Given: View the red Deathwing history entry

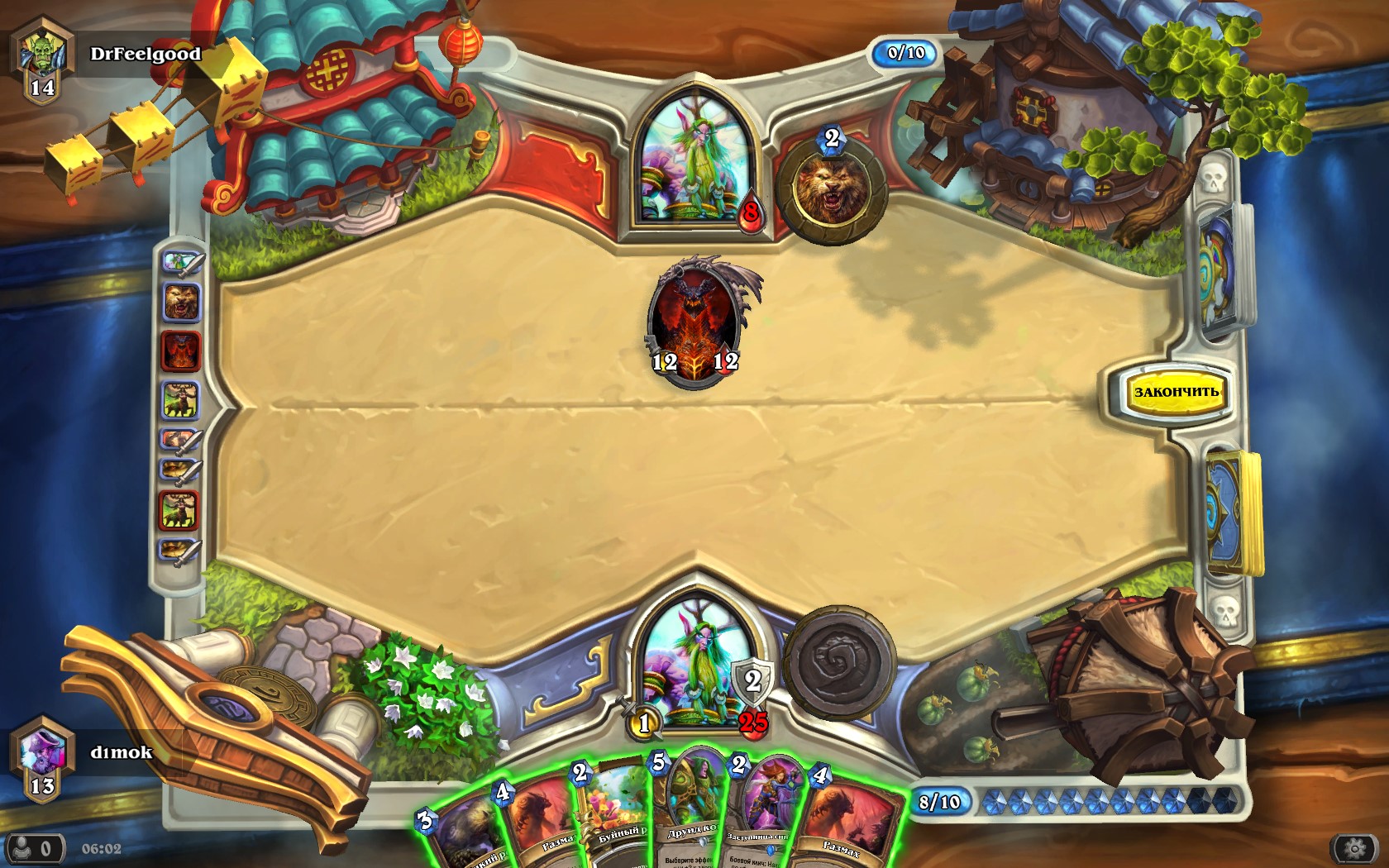Looking at the screenshot, I should [x=180, y=351].
